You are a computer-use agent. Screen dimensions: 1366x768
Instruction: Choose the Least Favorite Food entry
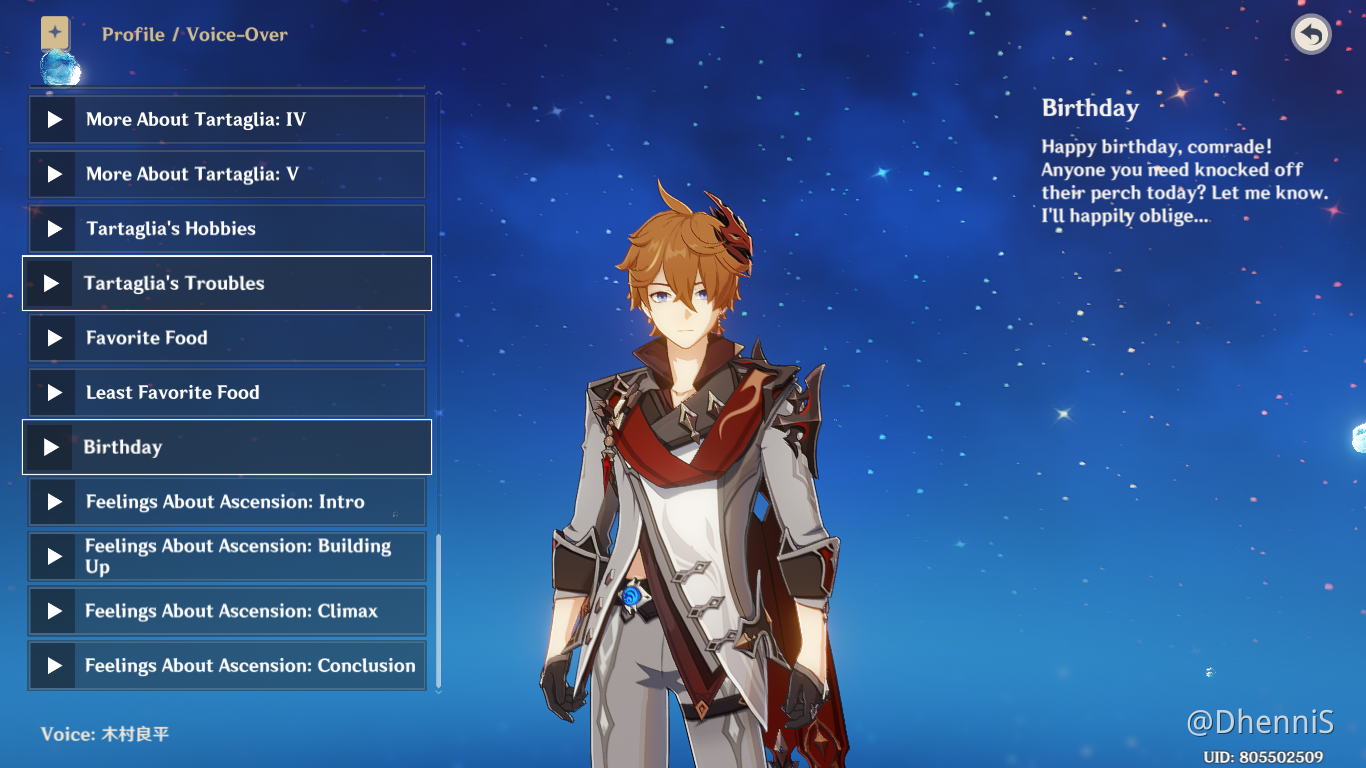pyautogui.click(x=226, y=393)
